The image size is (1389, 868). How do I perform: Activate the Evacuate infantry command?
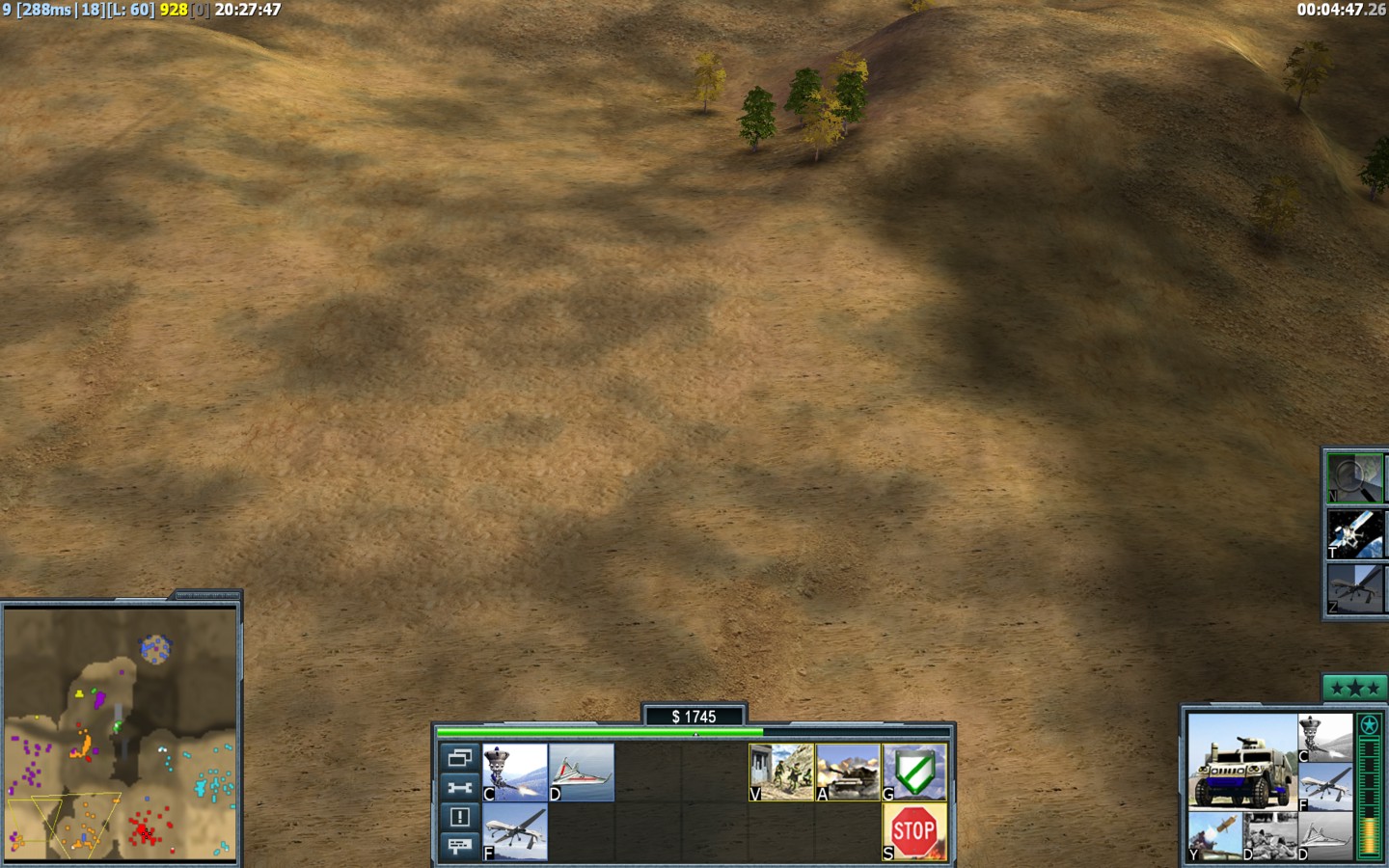[781, 773]
